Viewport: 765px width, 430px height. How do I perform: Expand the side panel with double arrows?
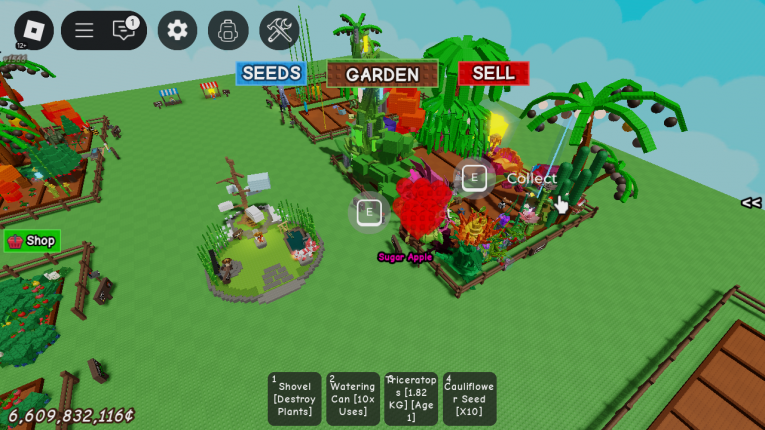pyautogui.click(x=750, y=203)
